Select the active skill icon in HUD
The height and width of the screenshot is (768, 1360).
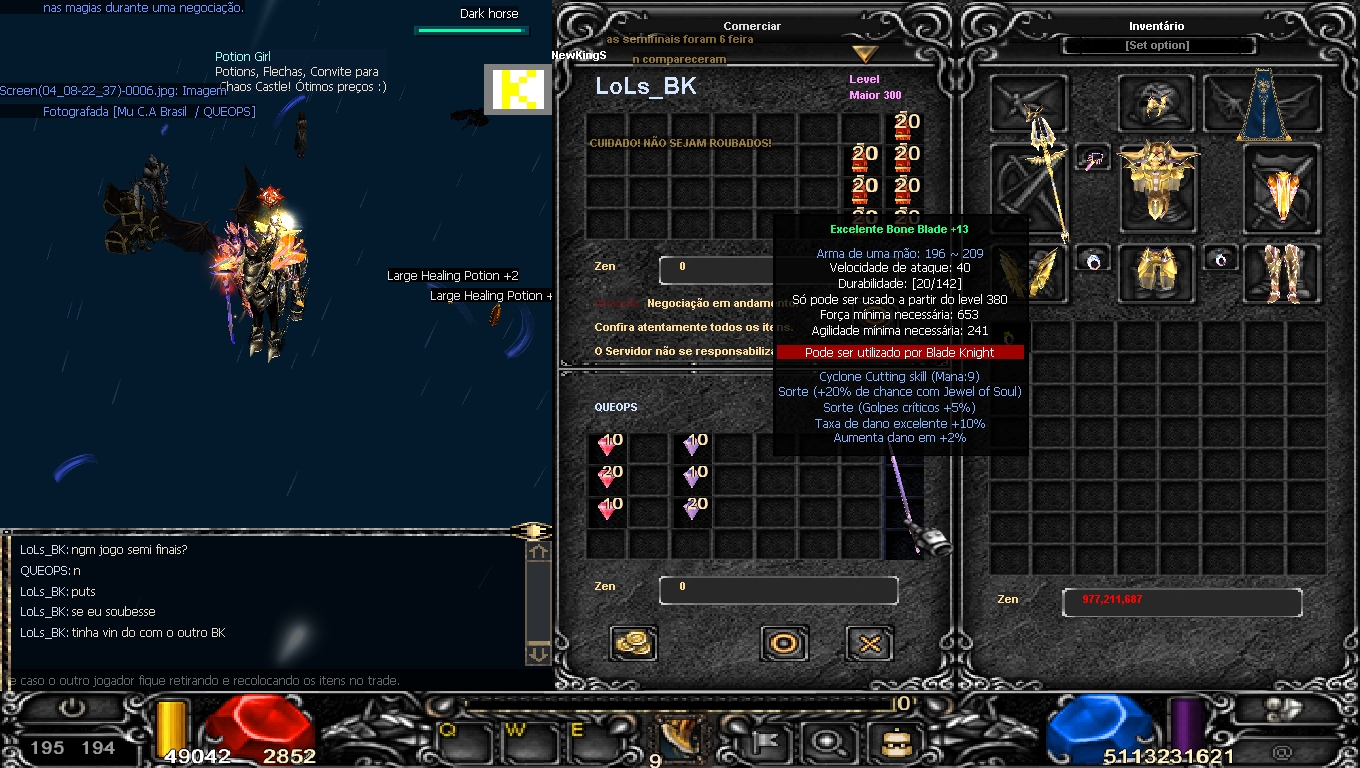coord(679,738)
